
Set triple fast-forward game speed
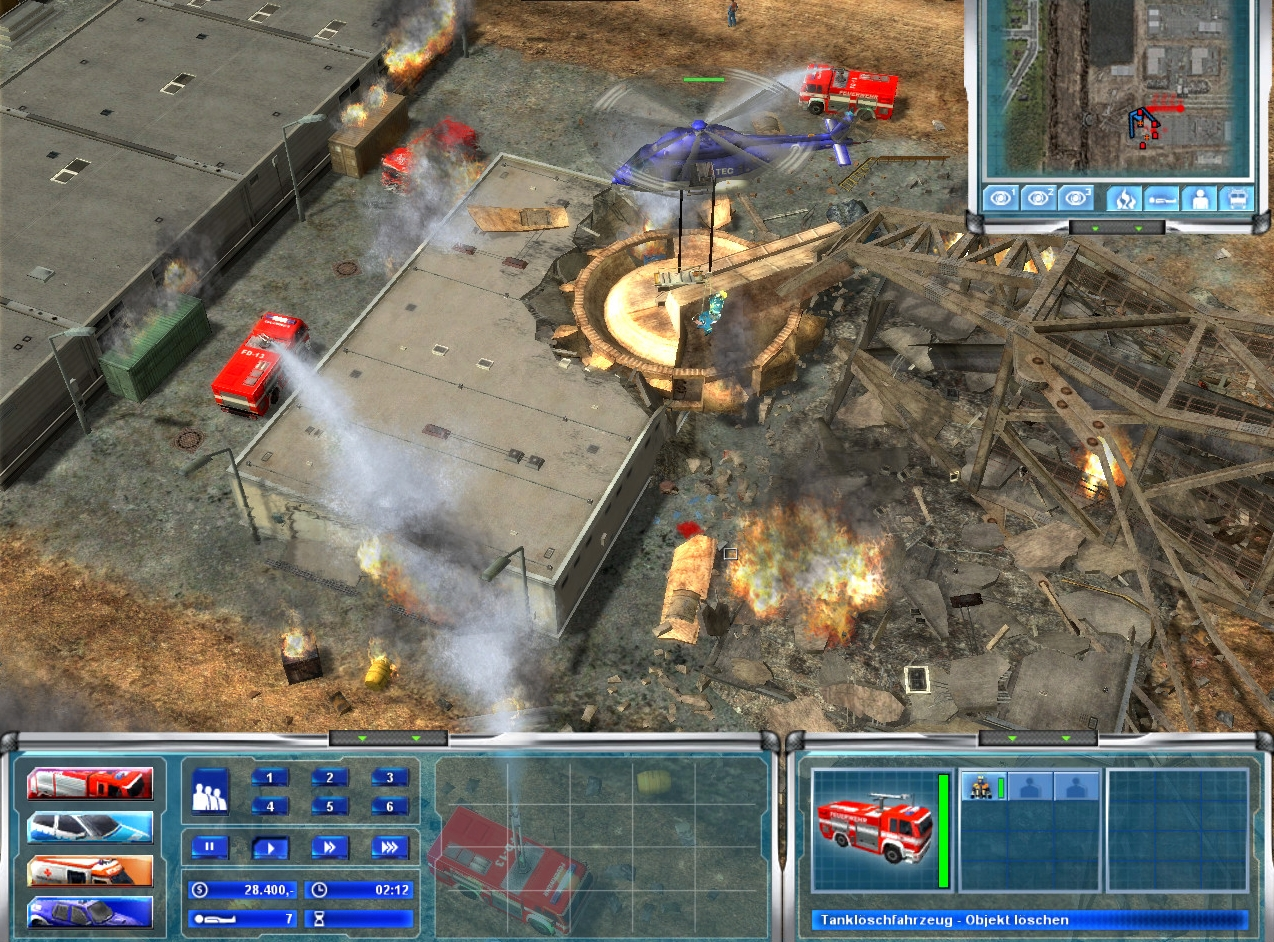[x=390, y=848]
